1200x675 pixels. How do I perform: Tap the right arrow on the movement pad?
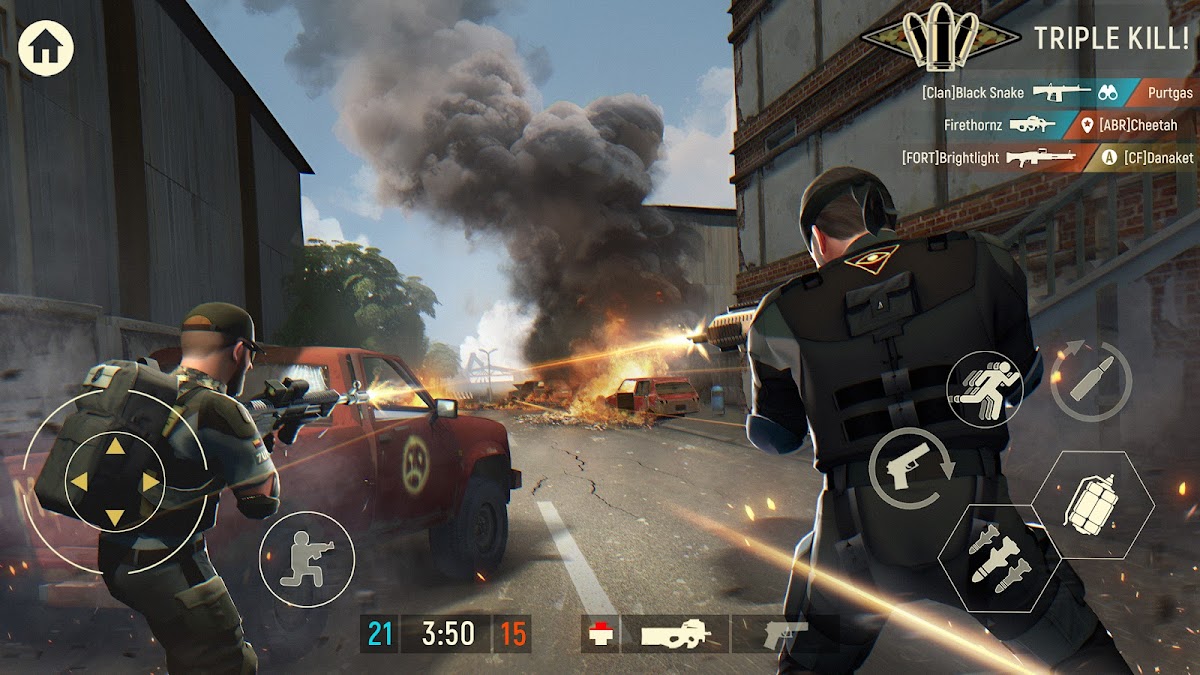tap(150, 482)
